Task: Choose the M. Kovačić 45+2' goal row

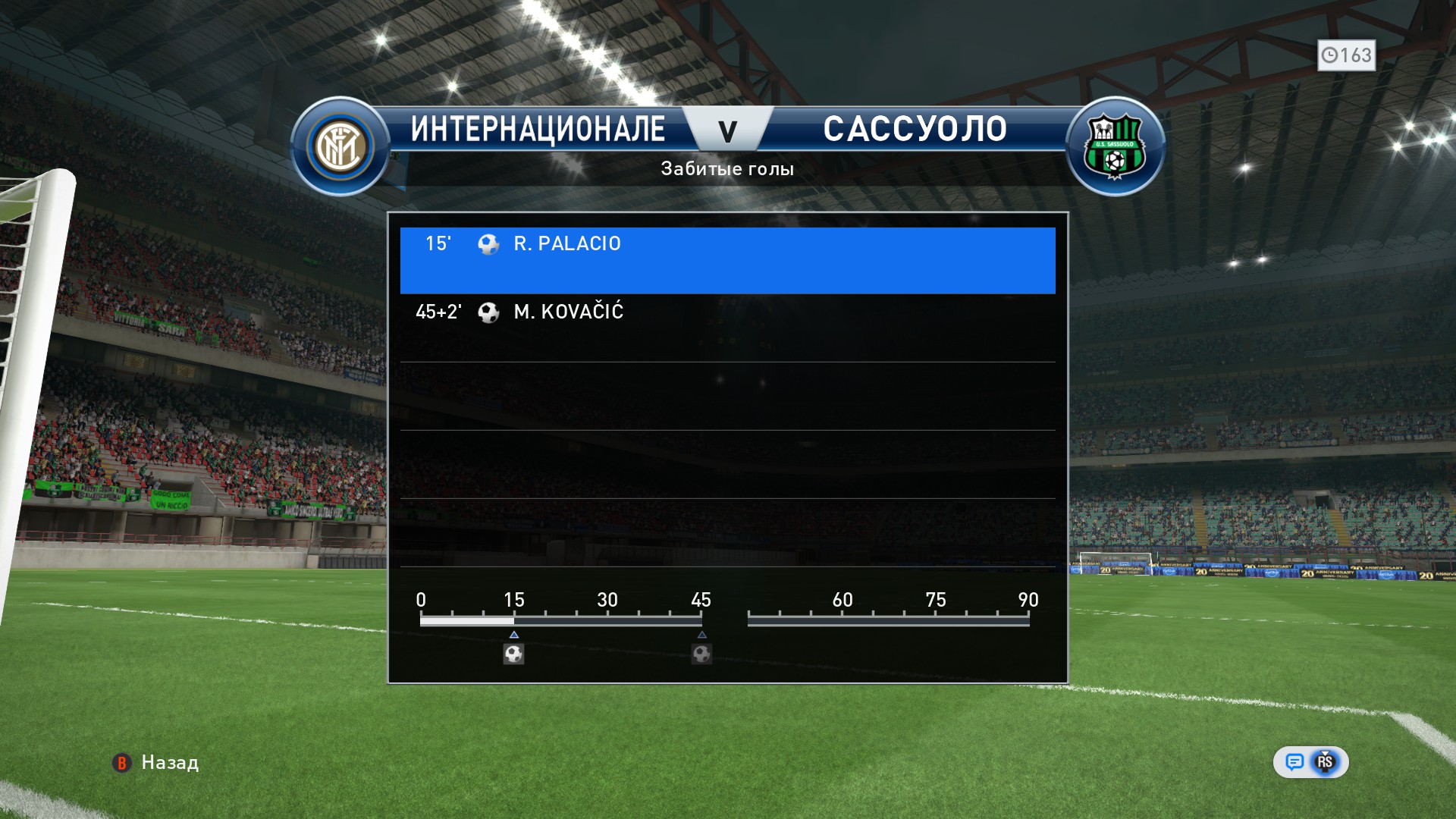Action: 726,328
